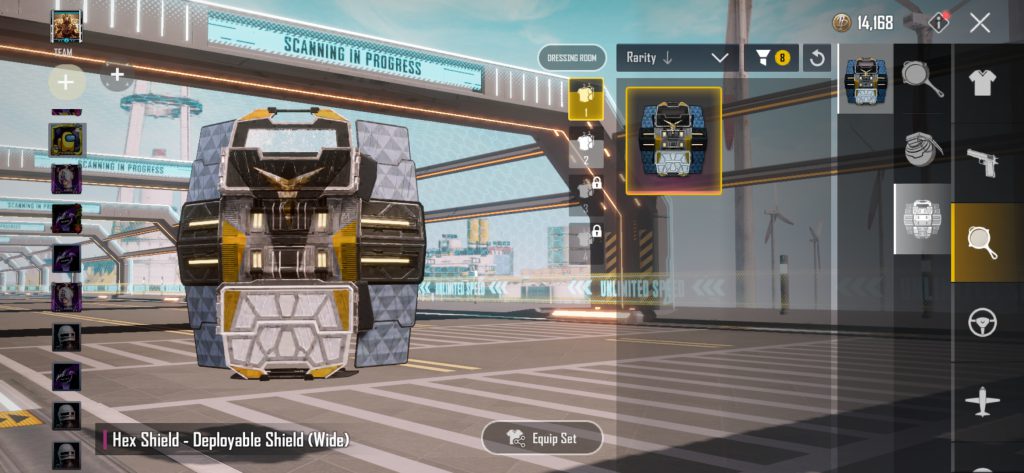1024x473 pixels.
Task: Open the Rarity sort dropdown
Action: 677,58
